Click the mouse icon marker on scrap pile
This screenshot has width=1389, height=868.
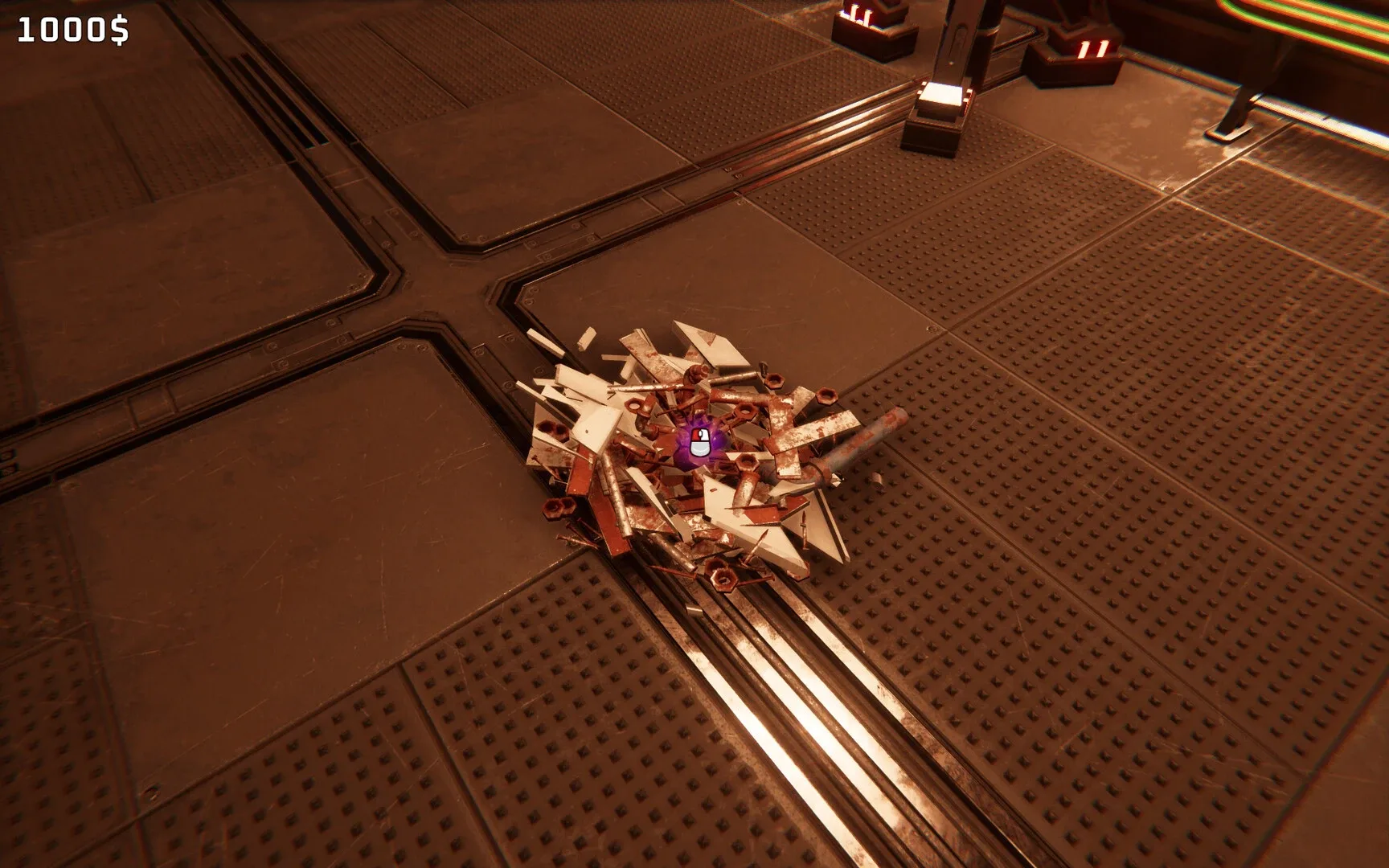(699, 443)
